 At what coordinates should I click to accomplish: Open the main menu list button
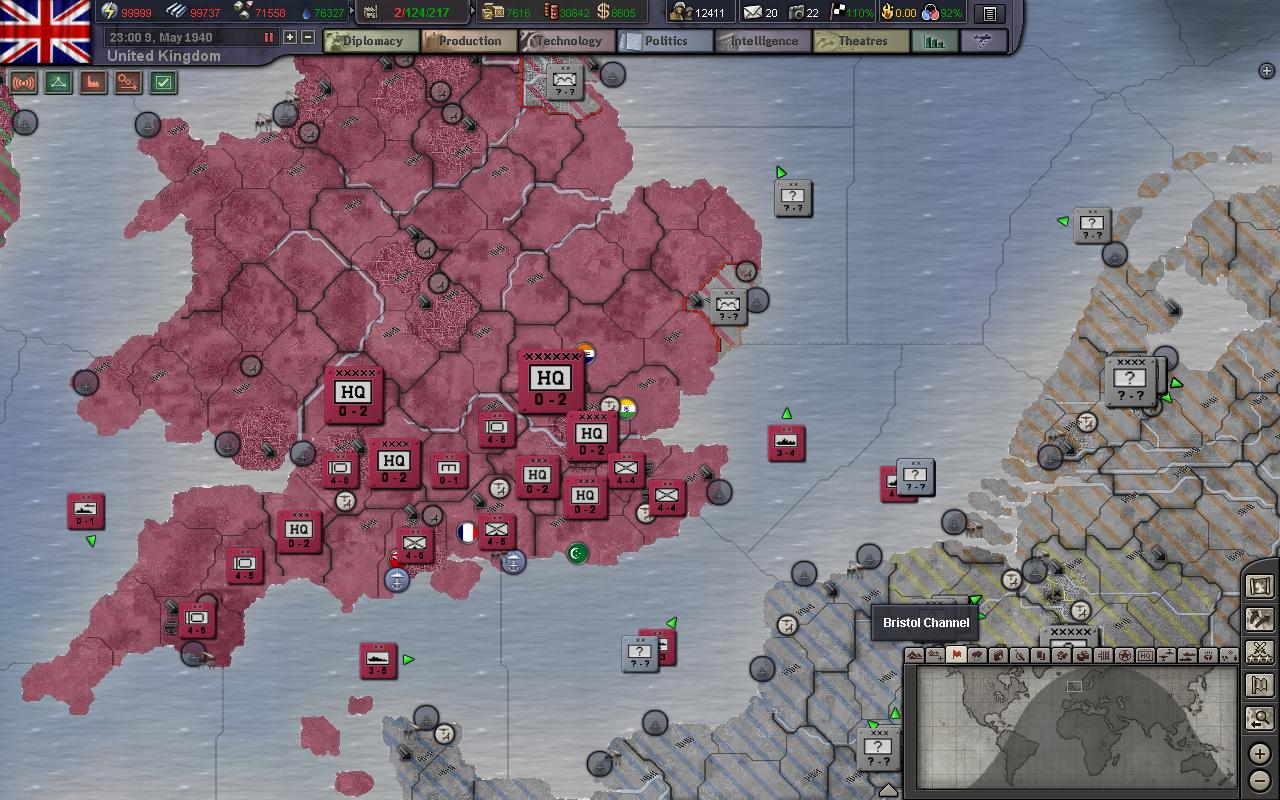989,14
